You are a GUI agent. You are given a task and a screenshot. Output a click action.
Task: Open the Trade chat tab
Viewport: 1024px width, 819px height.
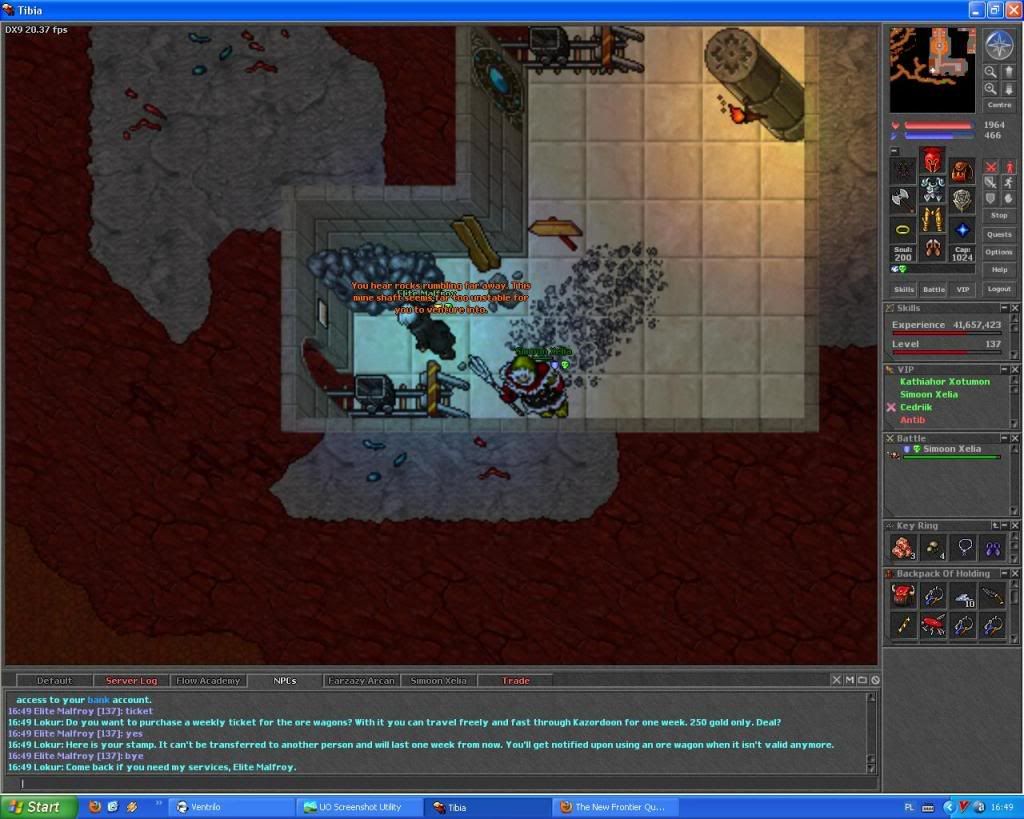pos(516,681)
